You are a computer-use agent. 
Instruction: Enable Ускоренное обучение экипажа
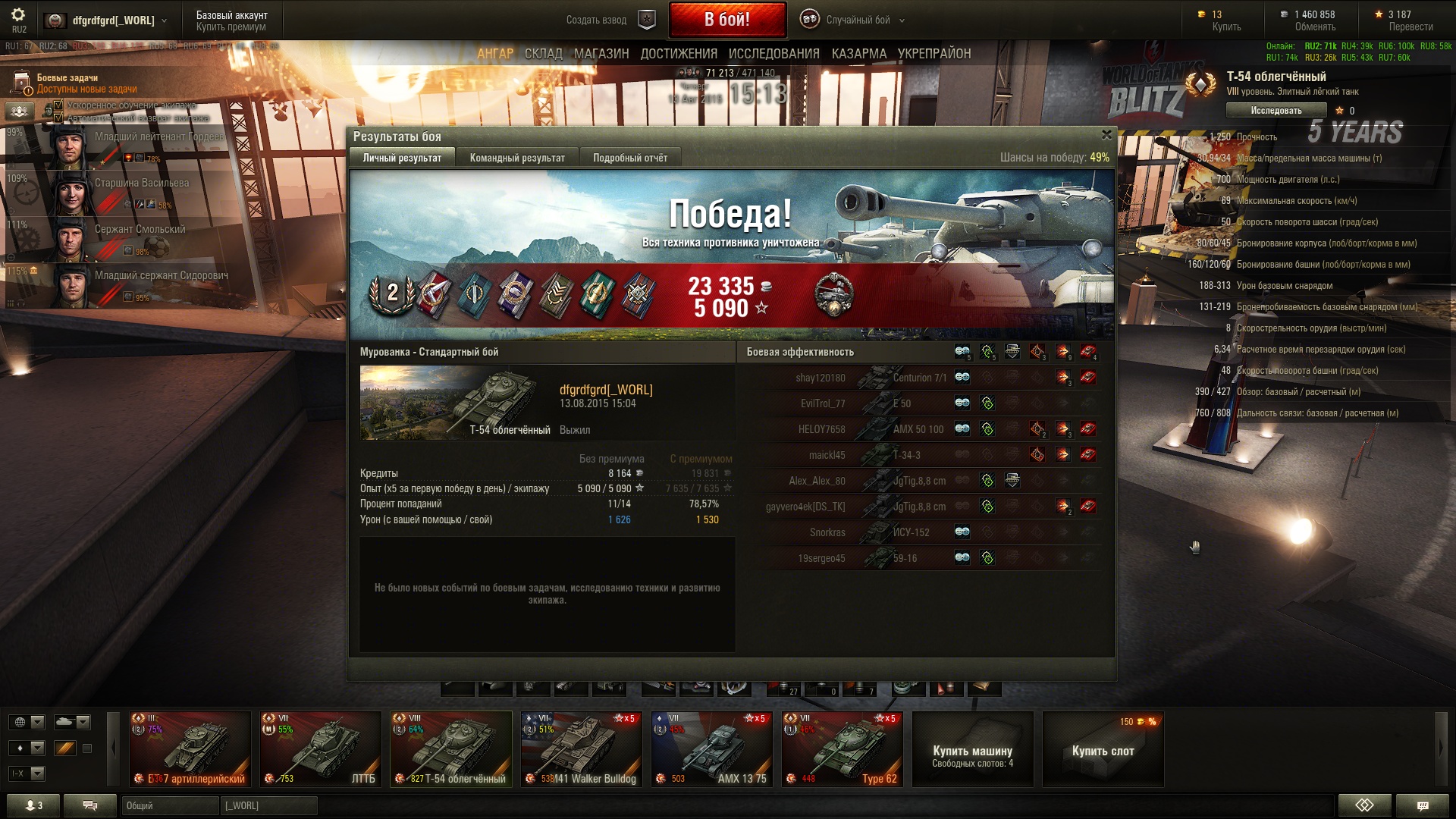coord(58,105)
